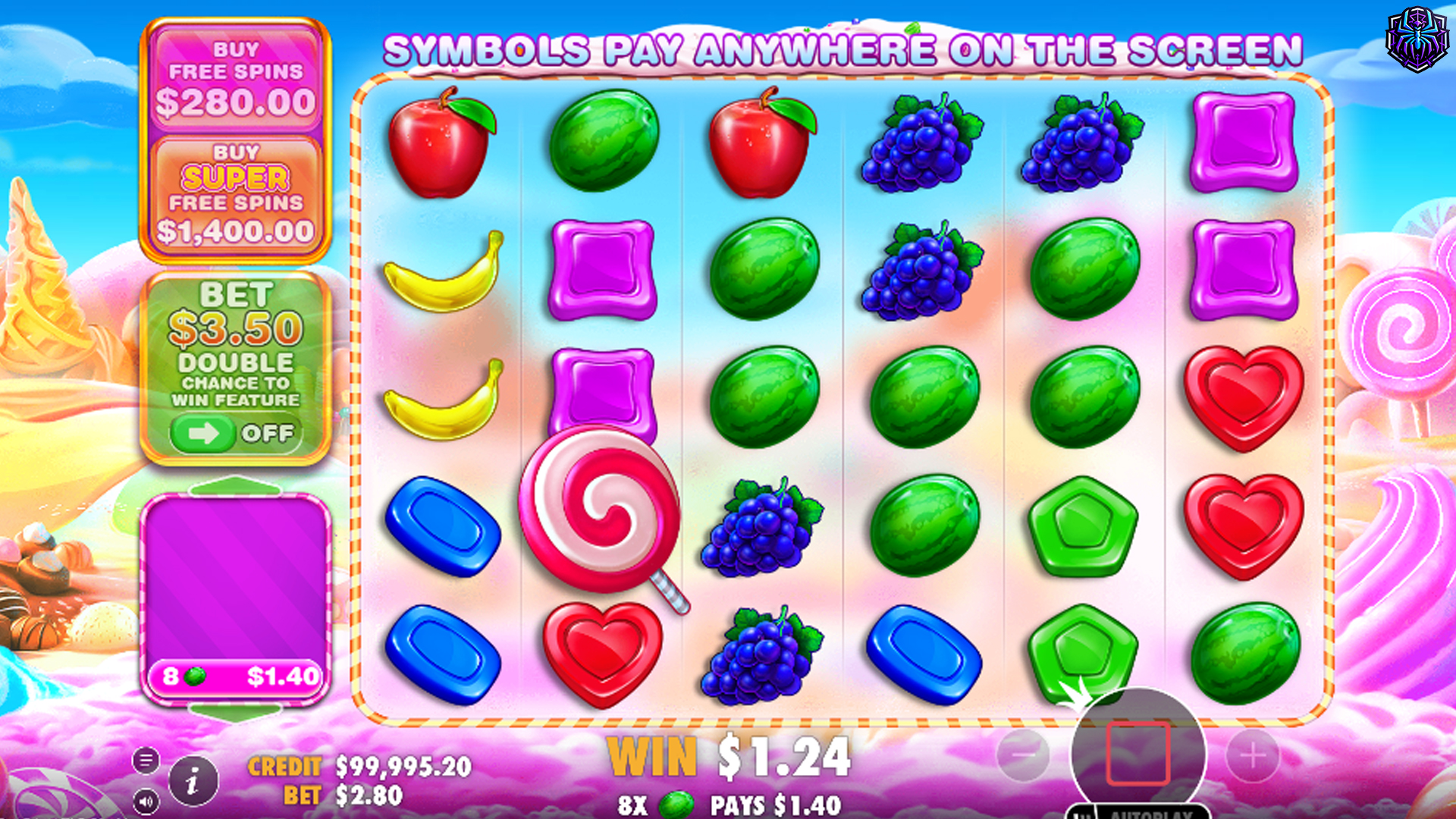The image size is (1456, 819).
Task: Select the lollipop scatter symbol on the reels
Action: (603, 508)
